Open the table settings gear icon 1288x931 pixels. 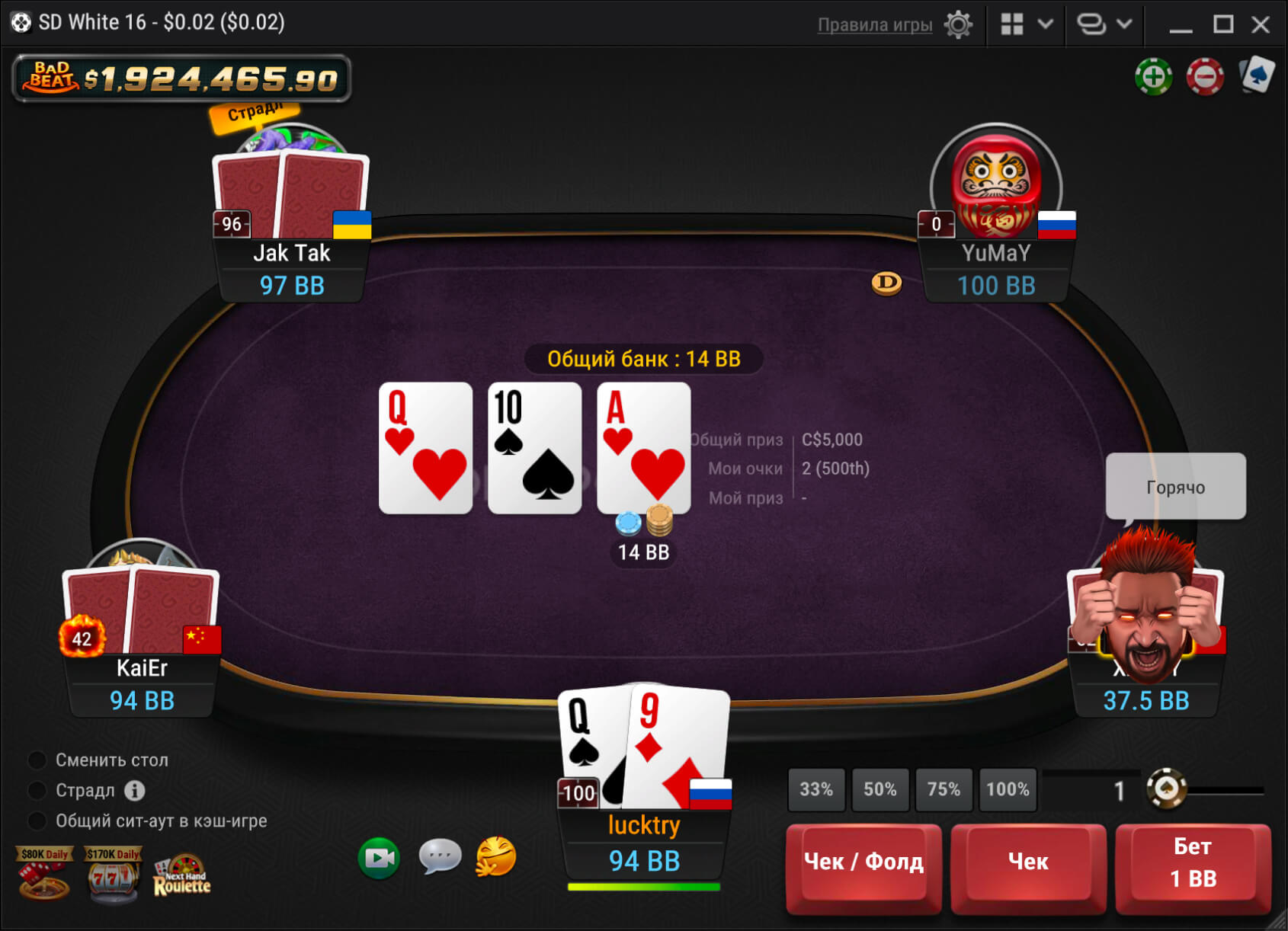[x=959, y=24]
